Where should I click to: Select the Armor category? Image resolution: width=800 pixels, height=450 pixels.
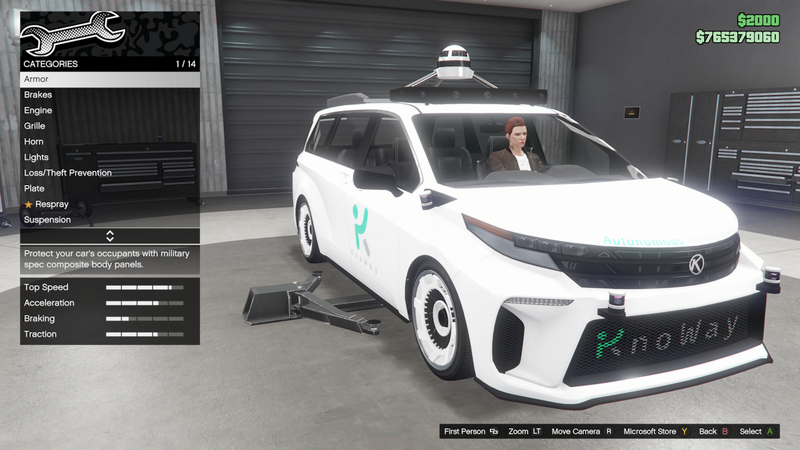[x=110, y=79]
